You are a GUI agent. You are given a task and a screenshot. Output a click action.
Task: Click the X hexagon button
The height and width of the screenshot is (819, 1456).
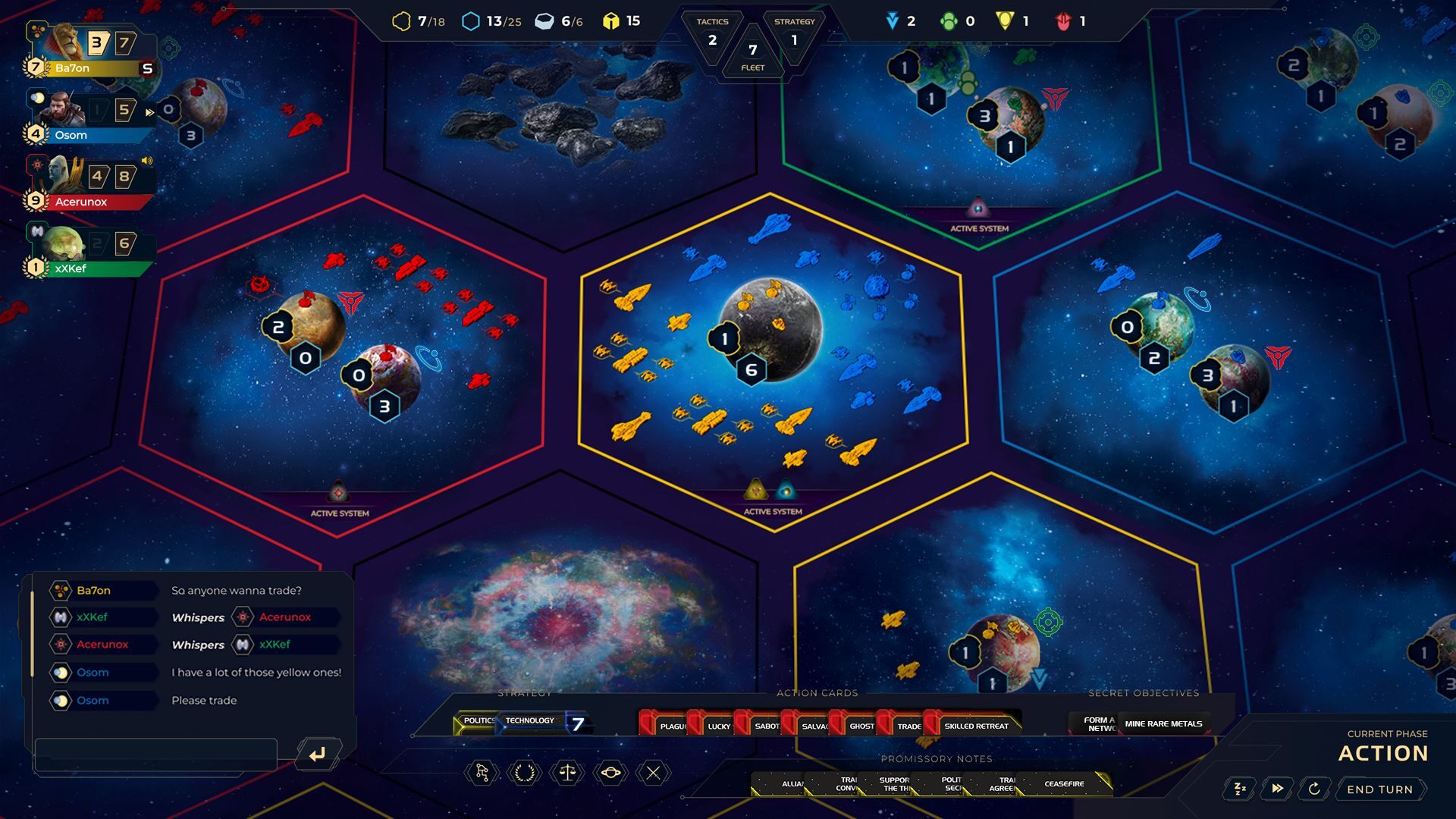pos(653,773)
